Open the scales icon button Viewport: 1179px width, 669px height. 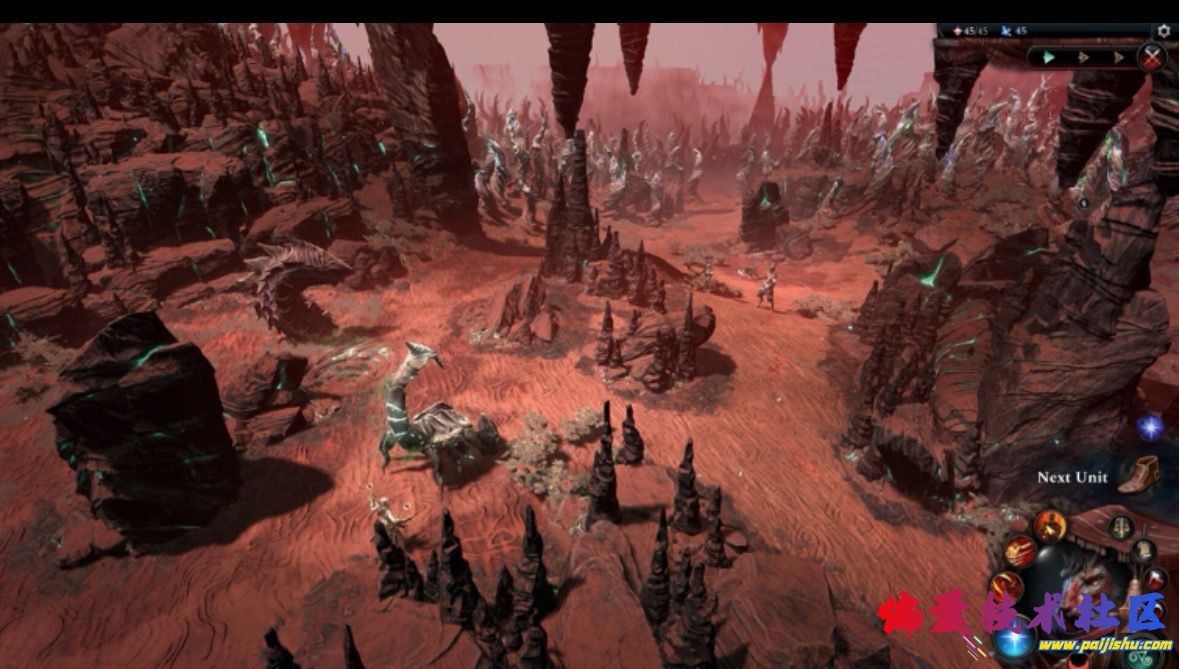[1122, 527]
